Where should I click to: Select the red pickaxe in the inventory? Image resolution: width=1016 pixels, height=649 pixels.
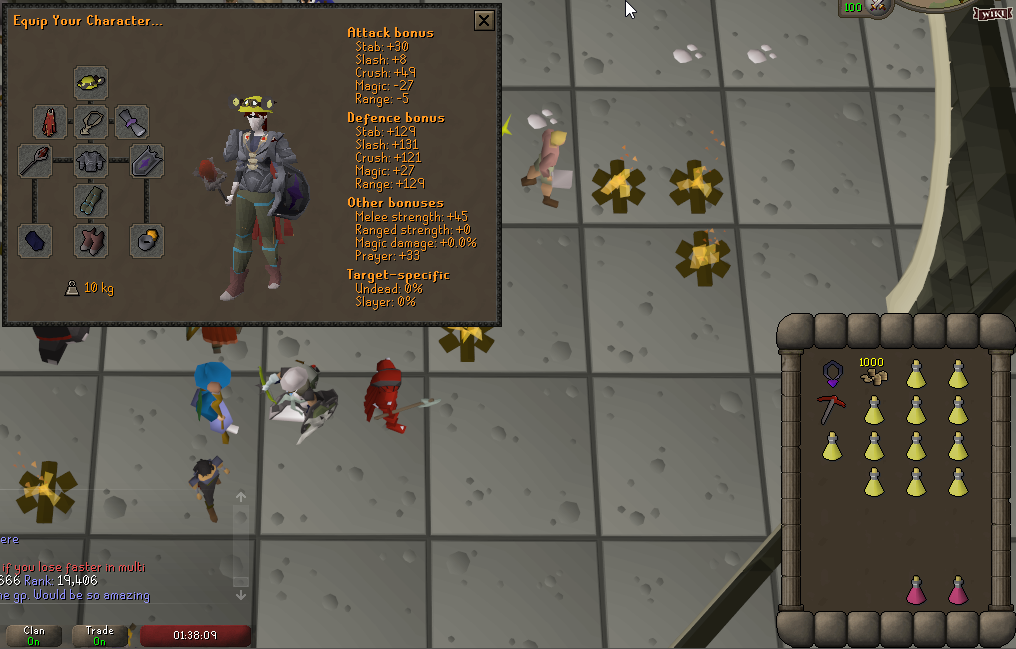(x=832, y=409)
